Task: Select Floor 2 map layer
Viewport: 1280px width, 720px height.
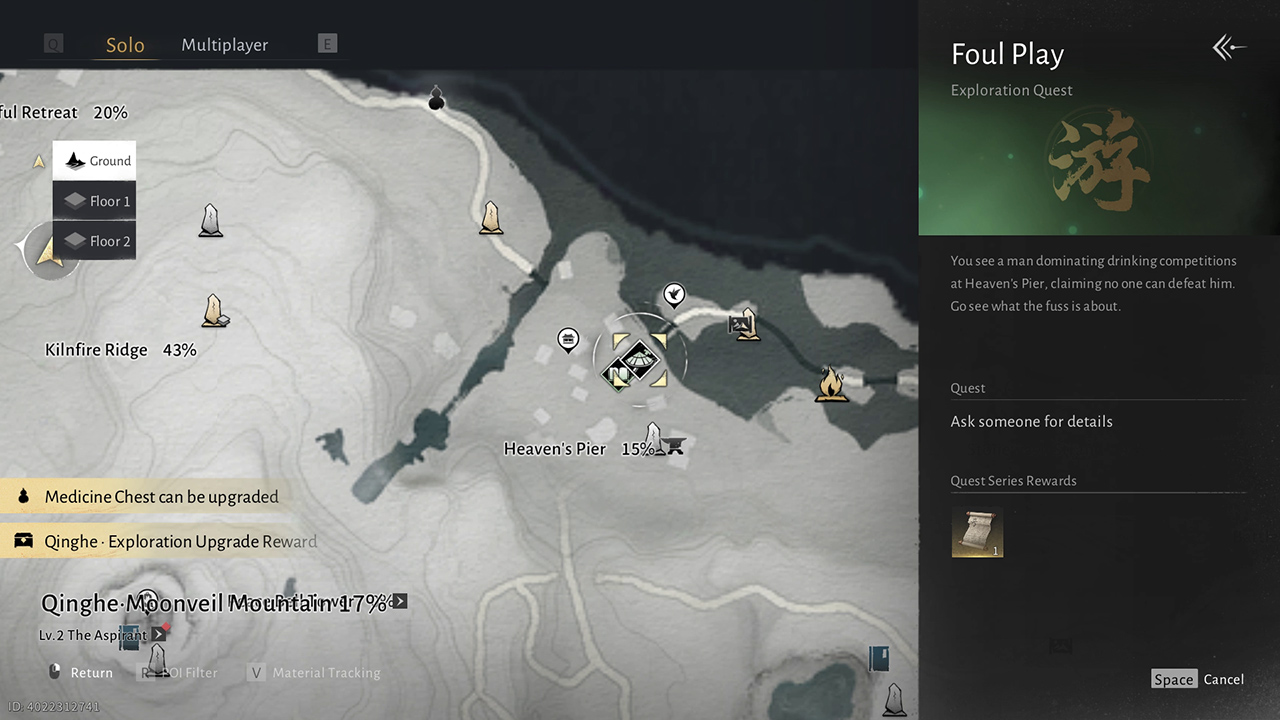Action: [95, 241]
